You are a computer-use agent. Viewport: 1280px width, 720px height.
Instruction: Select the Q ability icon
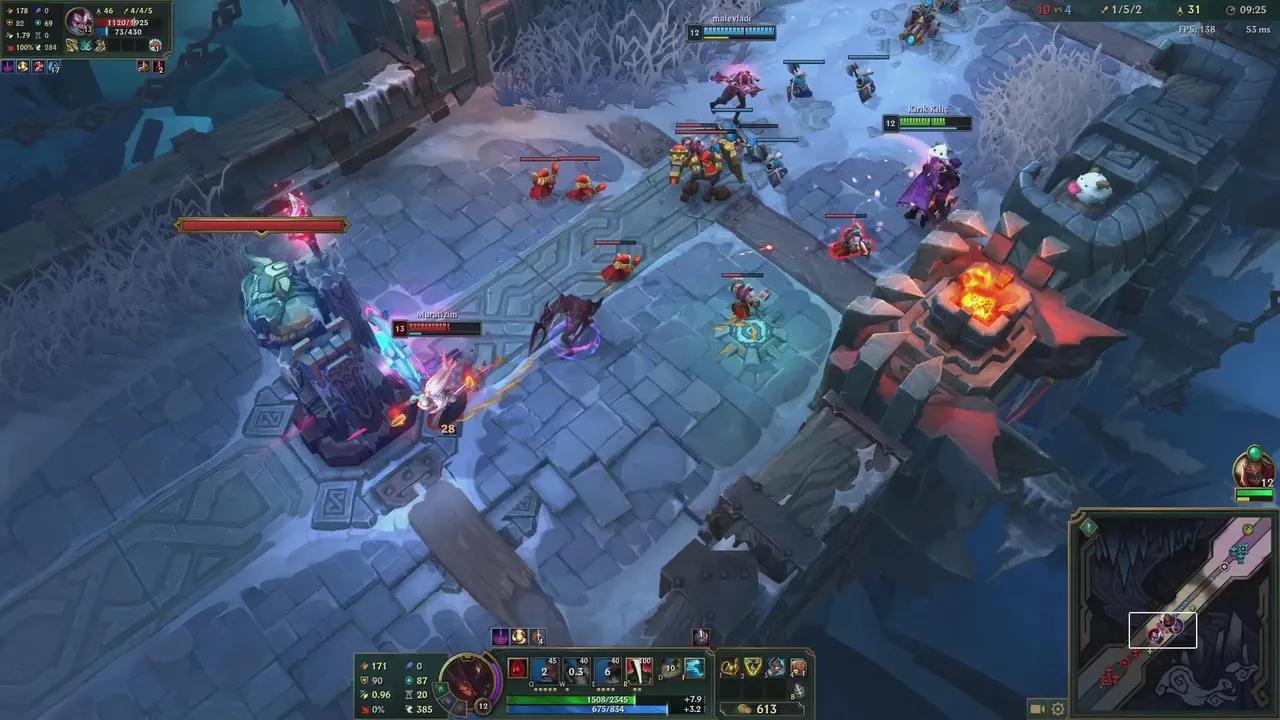(x=544, y=668)
